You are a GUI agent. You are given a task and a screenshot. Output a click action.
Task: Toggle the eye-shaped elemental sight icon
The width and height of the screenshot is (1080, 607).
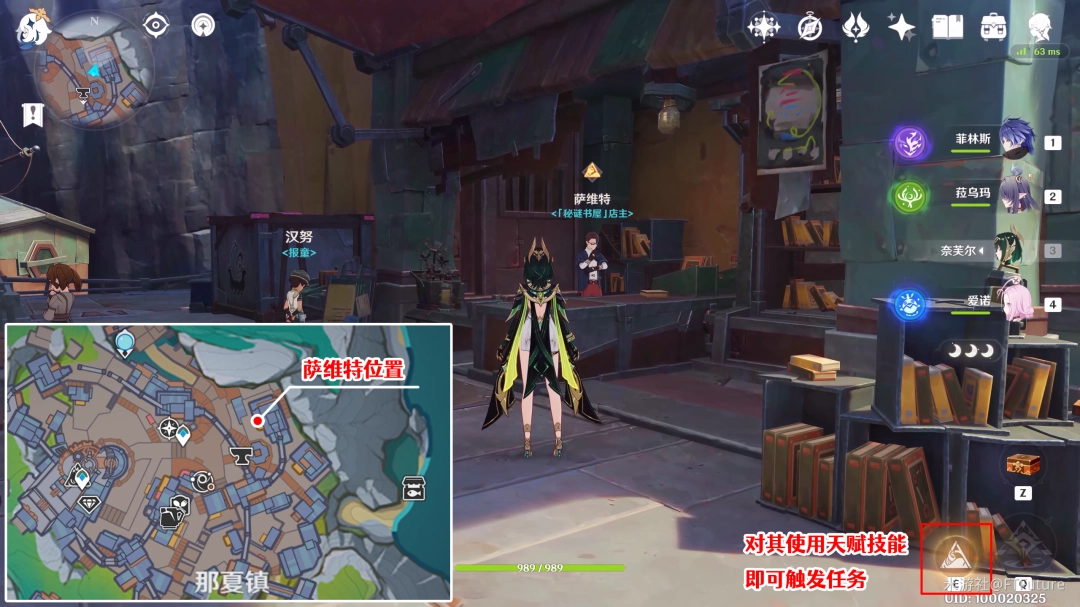coord(157,25)
